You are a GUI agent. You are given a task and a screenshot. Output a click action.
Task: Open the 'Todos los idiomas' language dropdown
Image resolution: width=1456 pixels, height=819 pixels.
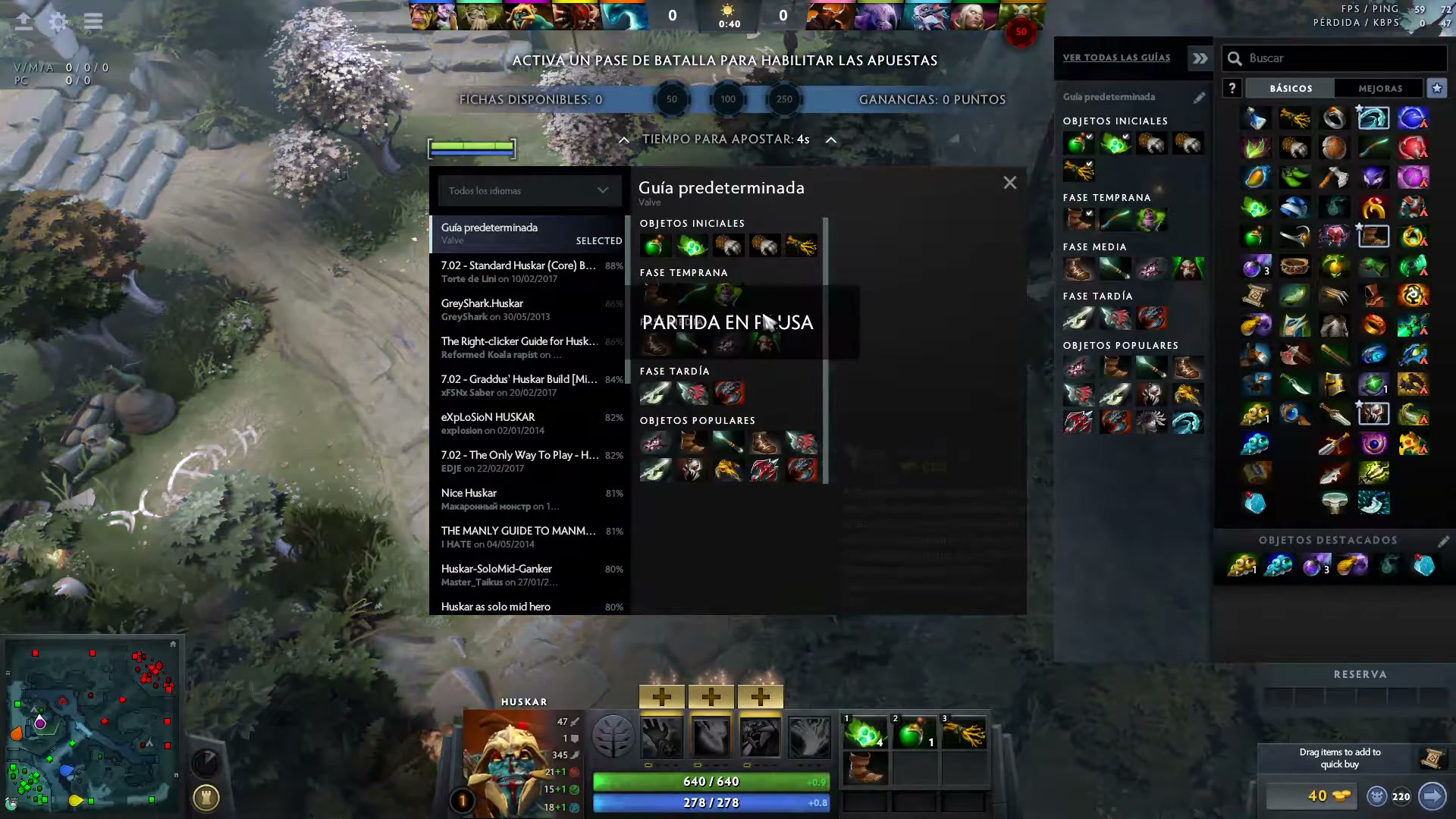tap(529, 190)
